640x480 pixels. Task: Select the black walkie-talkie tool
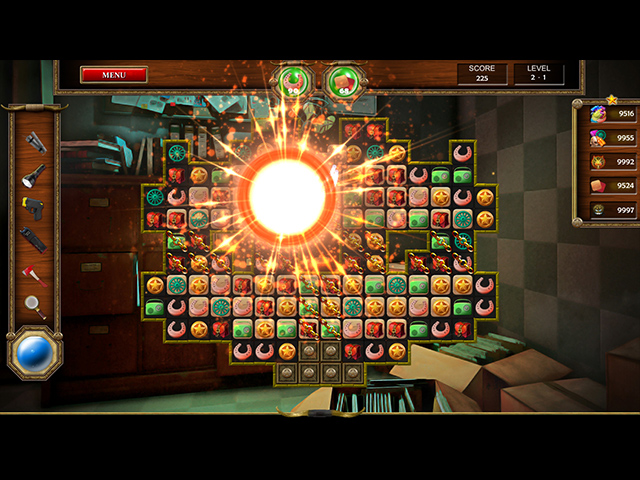click(x=34, y=240)
